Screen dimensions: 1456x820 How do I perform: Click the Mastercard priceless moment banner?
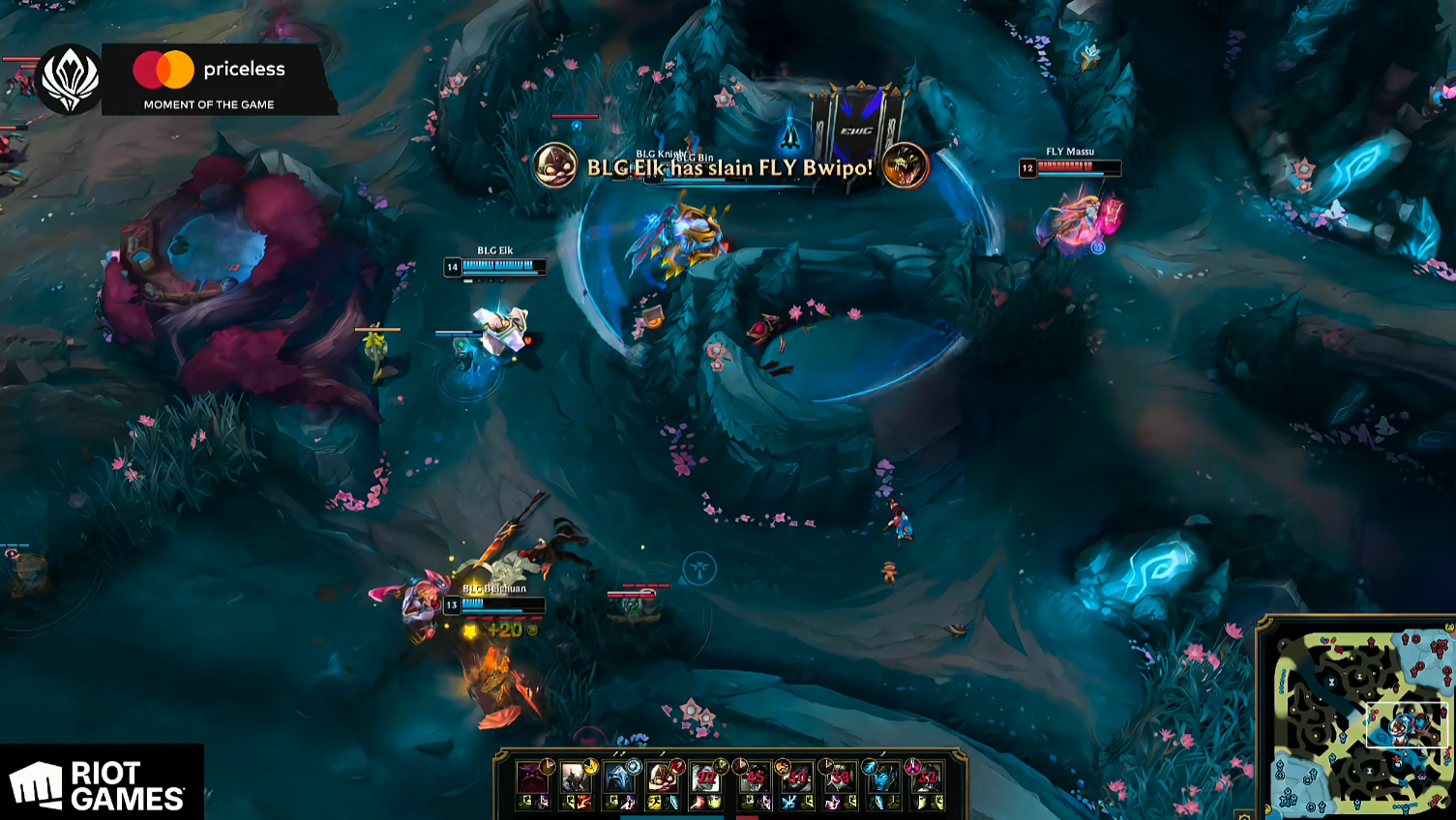[219, 80]
